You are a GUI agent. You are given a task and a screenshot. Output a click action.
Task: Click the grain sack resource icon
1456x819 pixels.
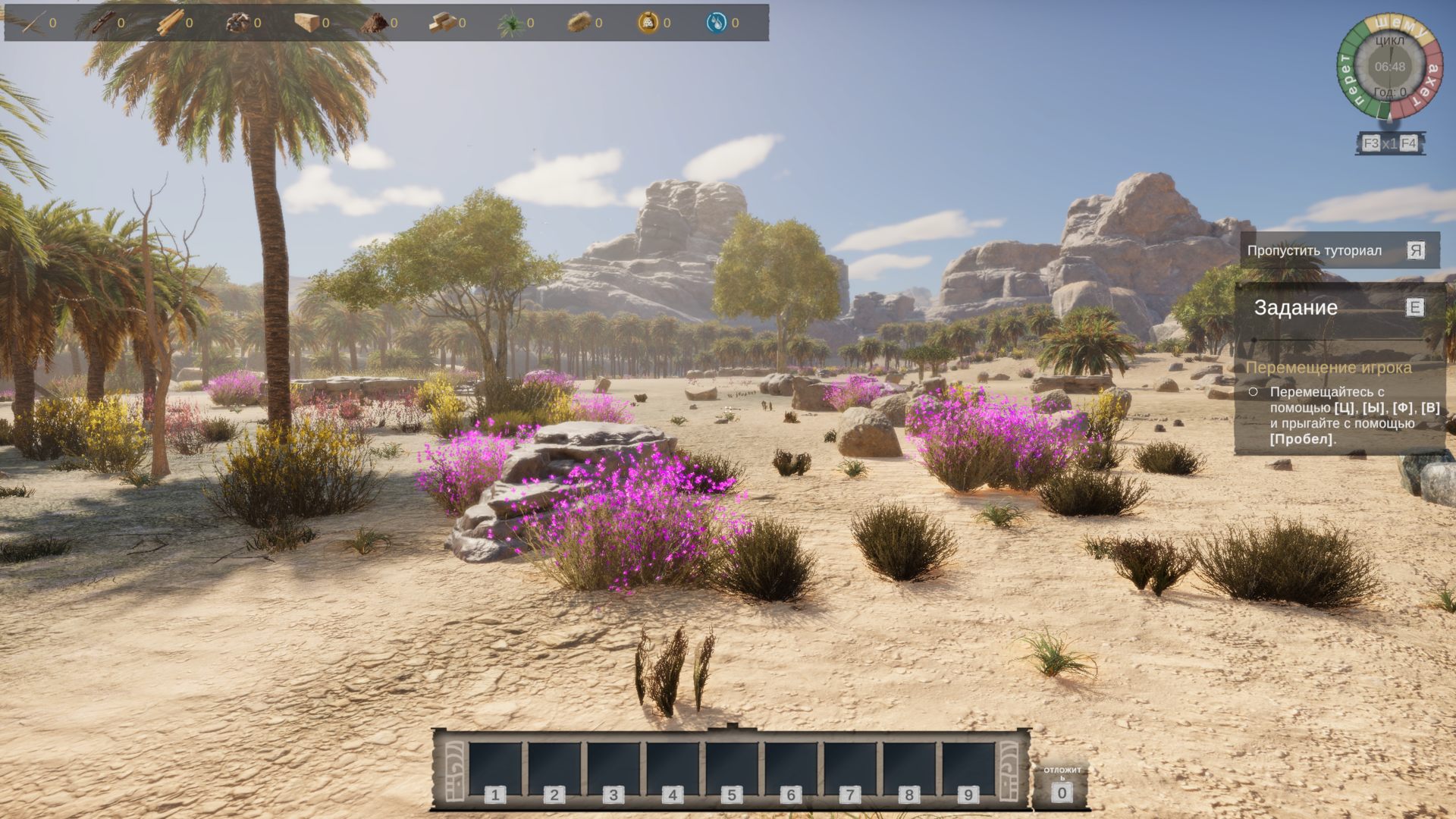pyautogui.click(x=648, y=23)
